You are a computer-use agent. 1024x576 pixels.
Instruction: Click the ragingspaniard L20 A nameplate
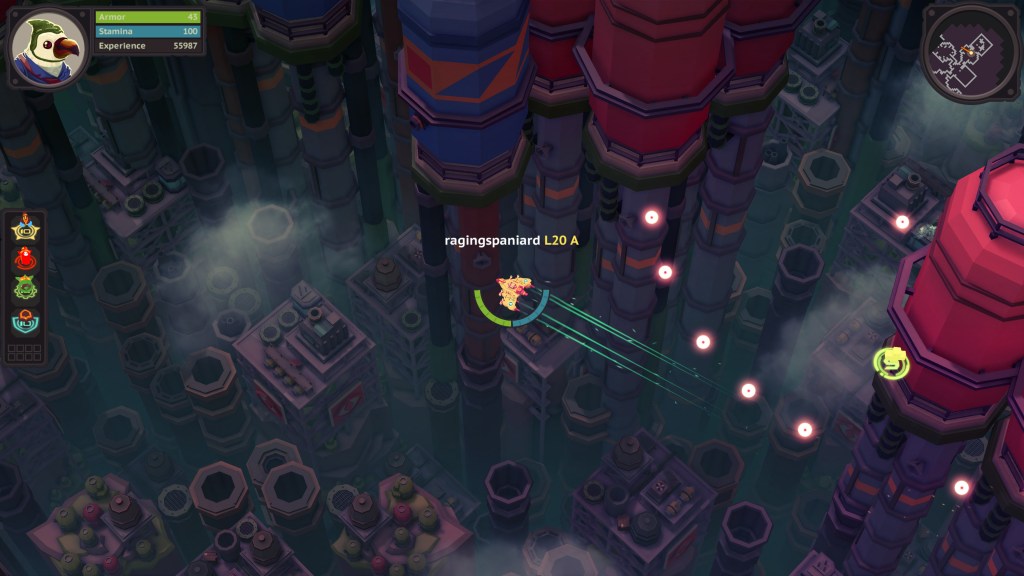coord(512,241)
